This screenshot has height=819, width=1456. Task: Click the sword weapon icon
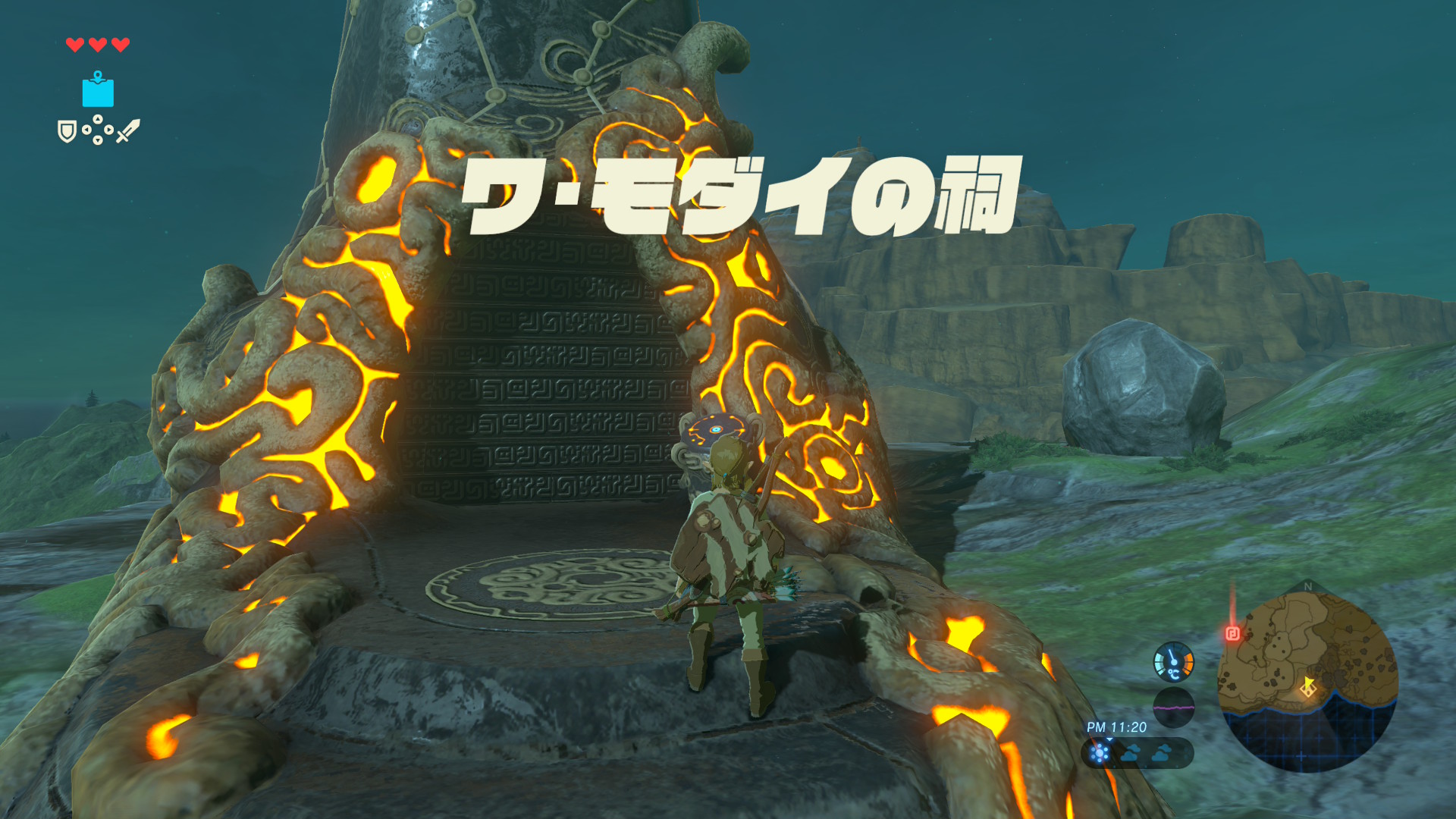[128, 131]
